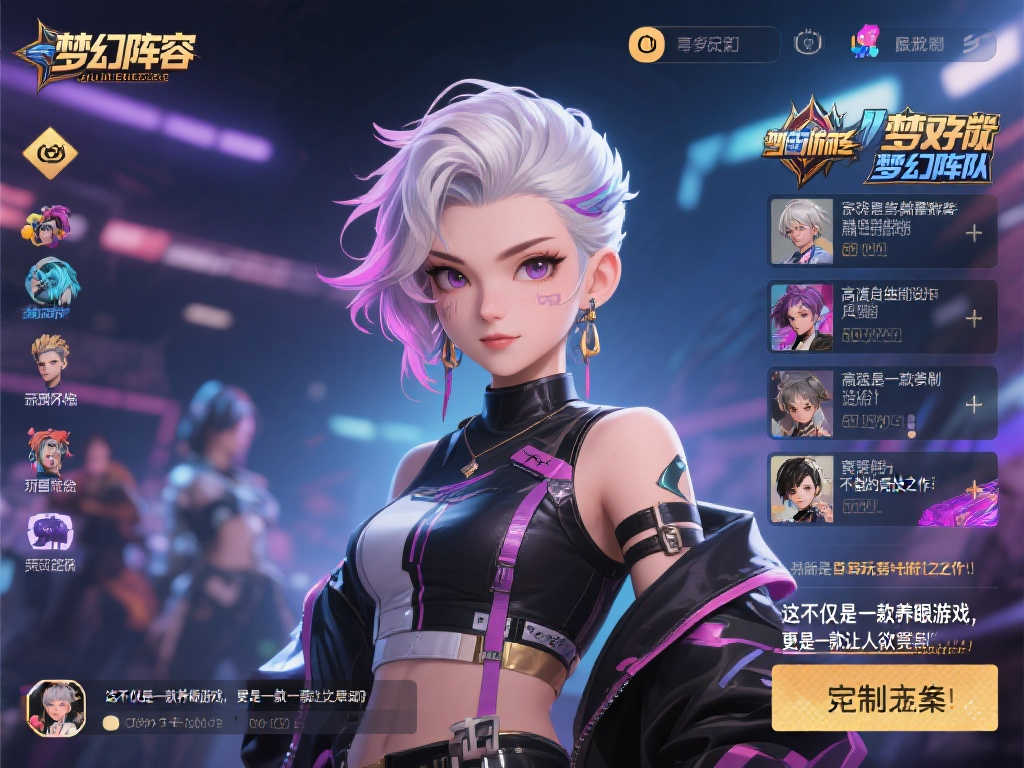Viewport: 1024px width, 768px height.
Task: Open the gold diamond icon in left sidebar
Action: pos(50,153)
